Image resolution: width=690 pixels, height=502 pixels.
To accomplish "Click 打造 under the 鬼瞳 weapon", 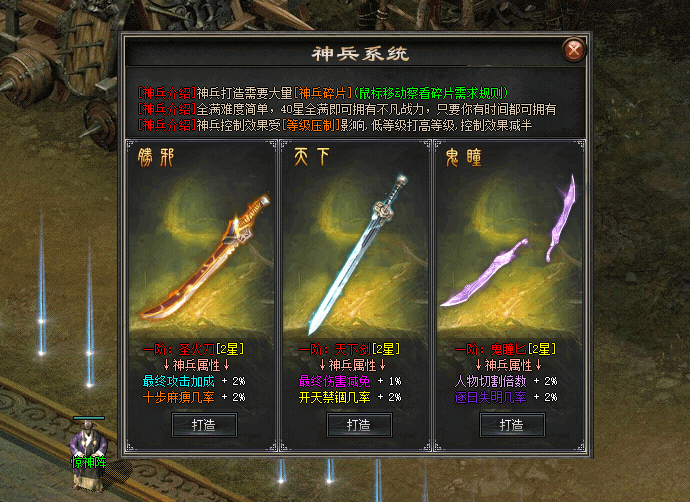I will (x=506, y=424).
